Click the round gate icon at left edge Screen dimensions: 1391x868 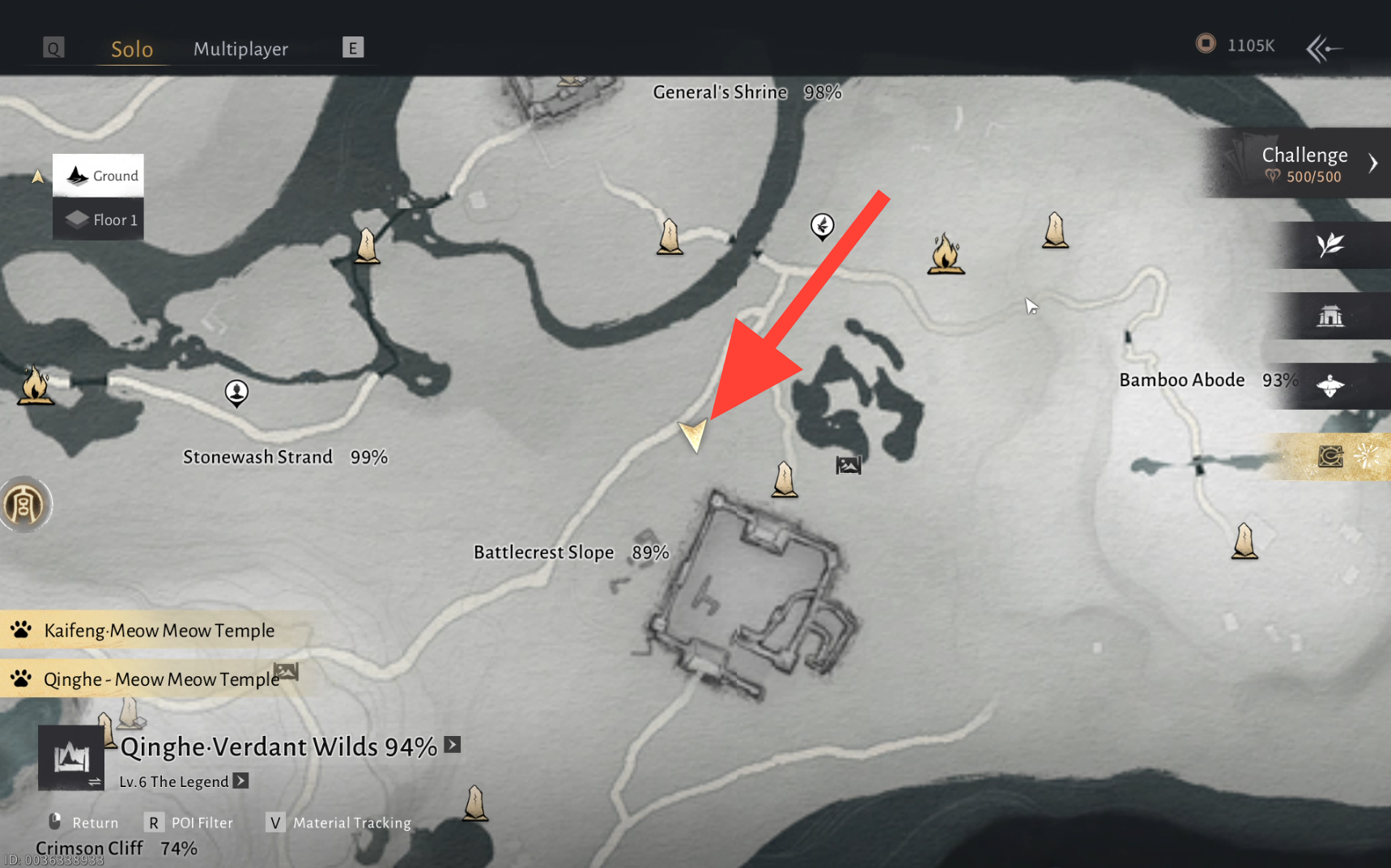coord(24,505)
